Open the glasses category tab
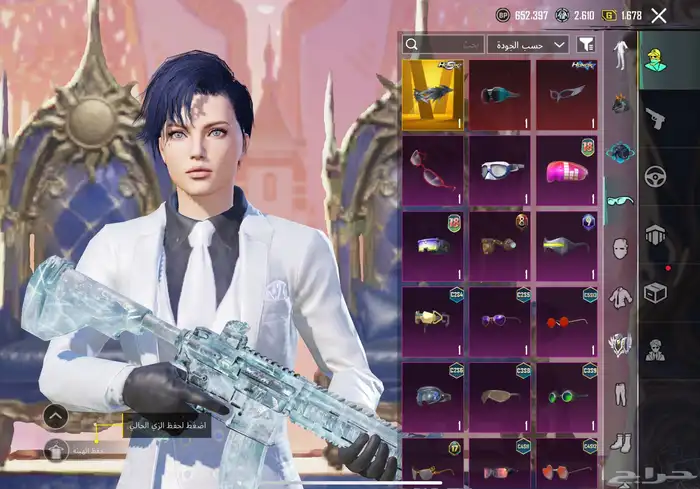 tap(620, 200)
